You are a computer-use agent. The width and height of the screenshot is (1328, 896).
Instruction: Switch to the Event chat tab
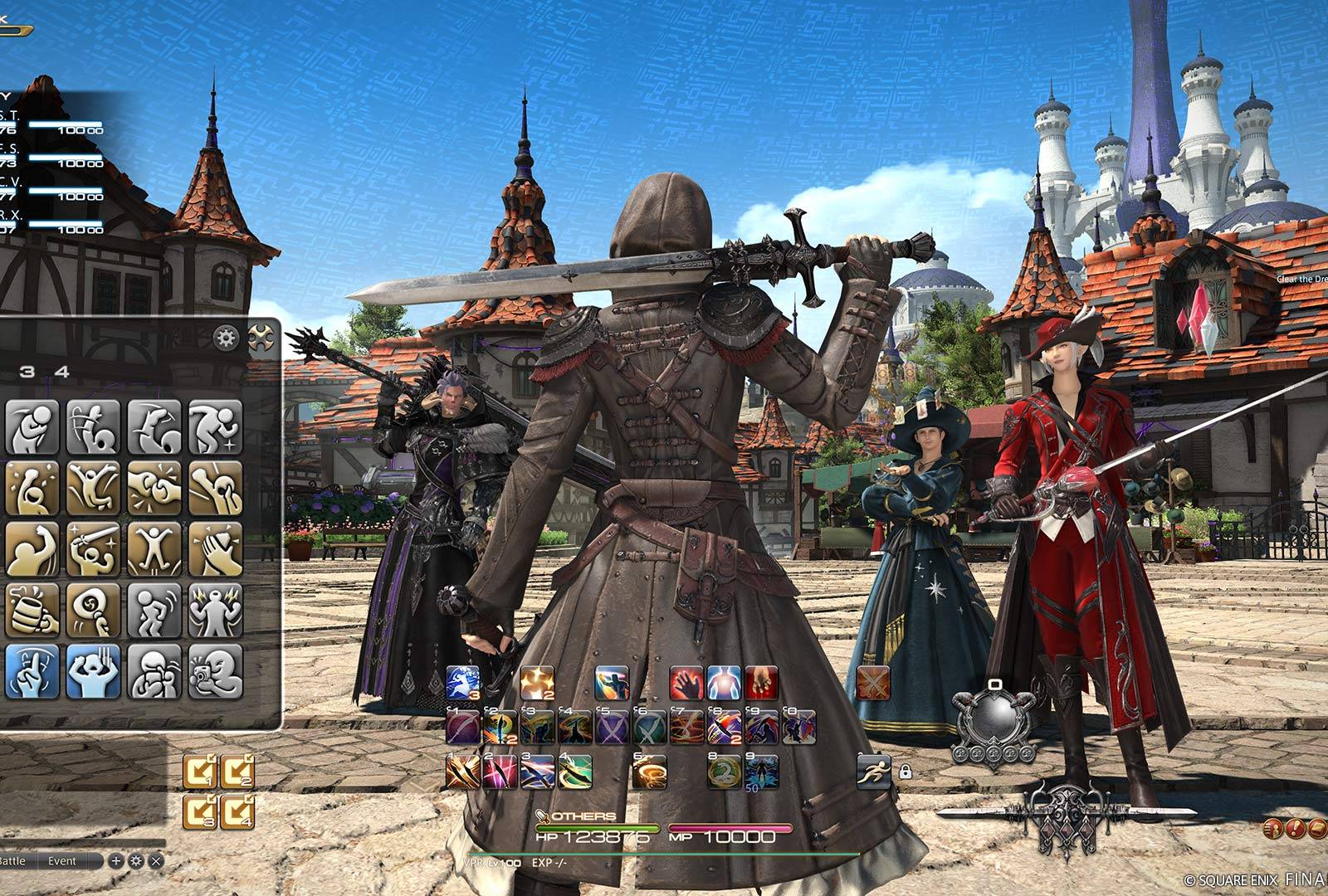click(x=62, y=861)
